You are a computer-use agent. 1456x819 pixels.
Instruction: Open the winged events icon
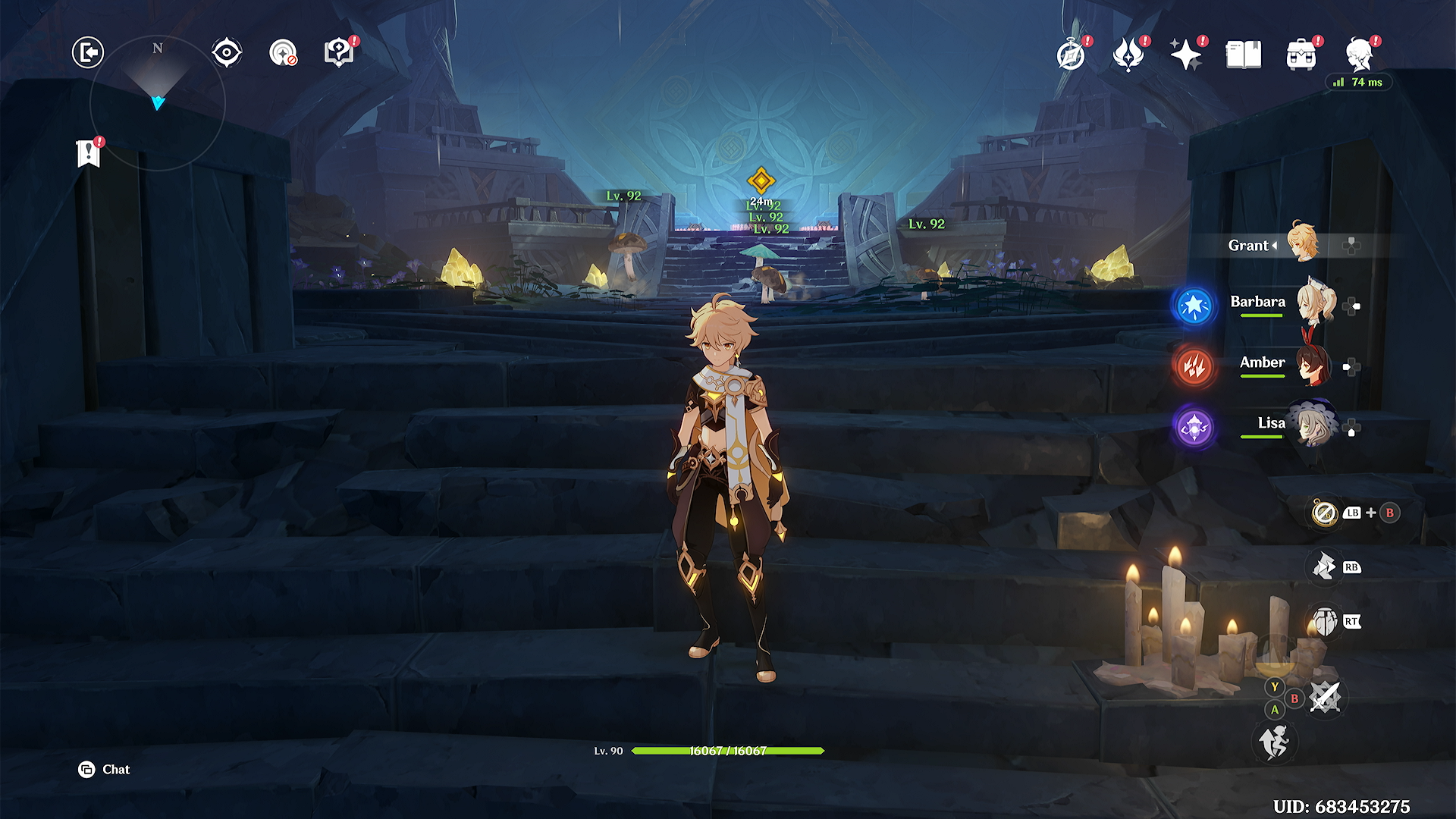(1128, 55)
